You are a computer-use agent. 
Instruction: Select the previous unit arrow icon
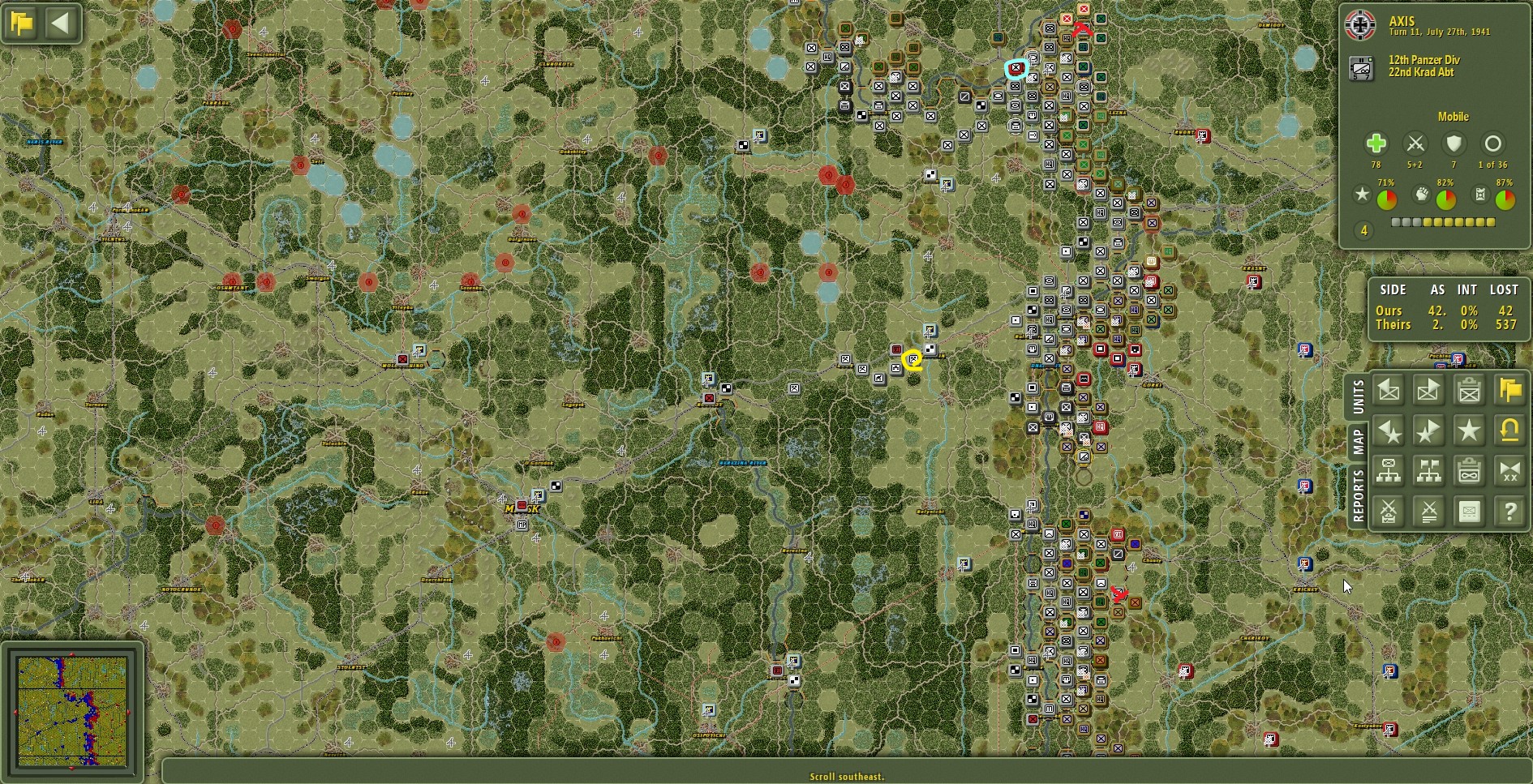pos(1389,391)
